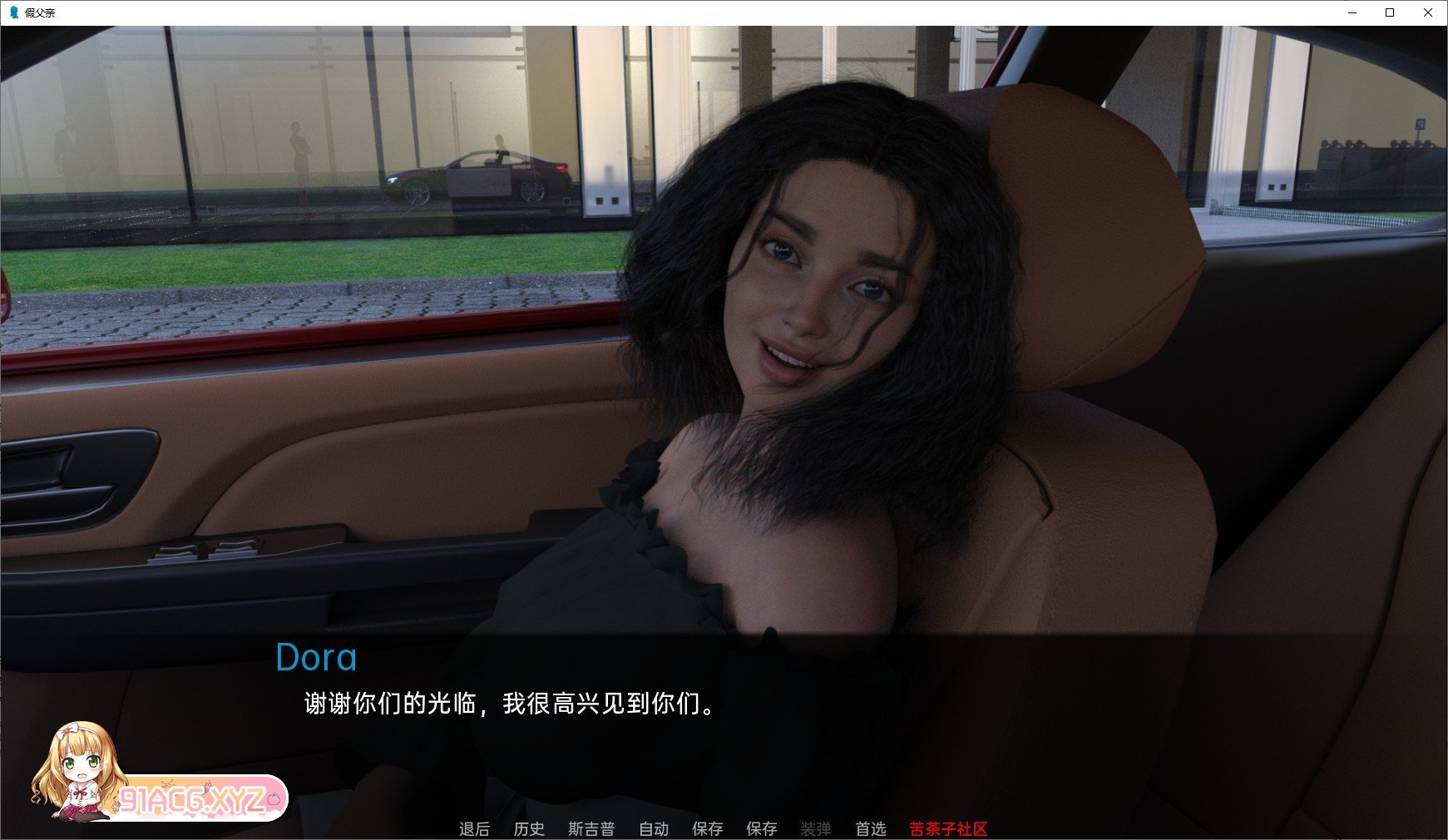Viewport: 1448px width, 840px height.
Task: Maximize the game window
Action: [1390, 12]
